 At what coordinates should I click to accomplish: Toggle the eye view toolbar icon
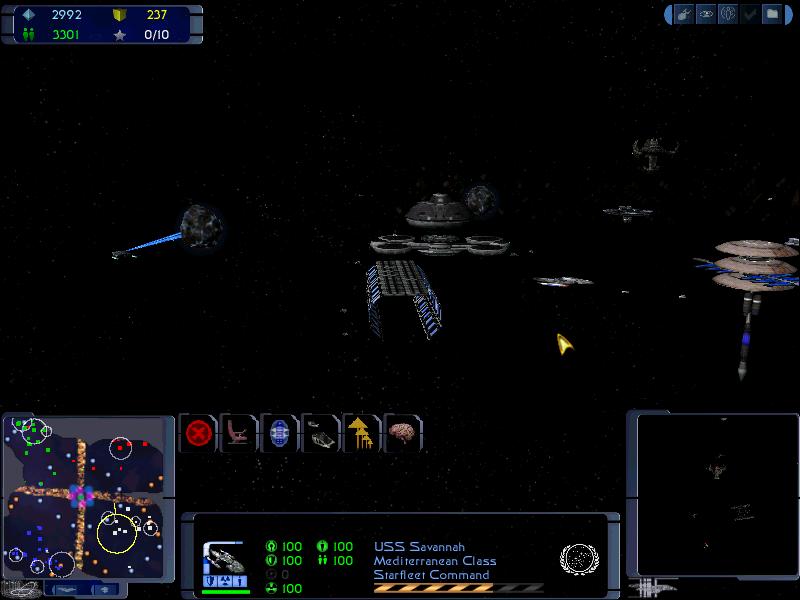click(706, 14)
